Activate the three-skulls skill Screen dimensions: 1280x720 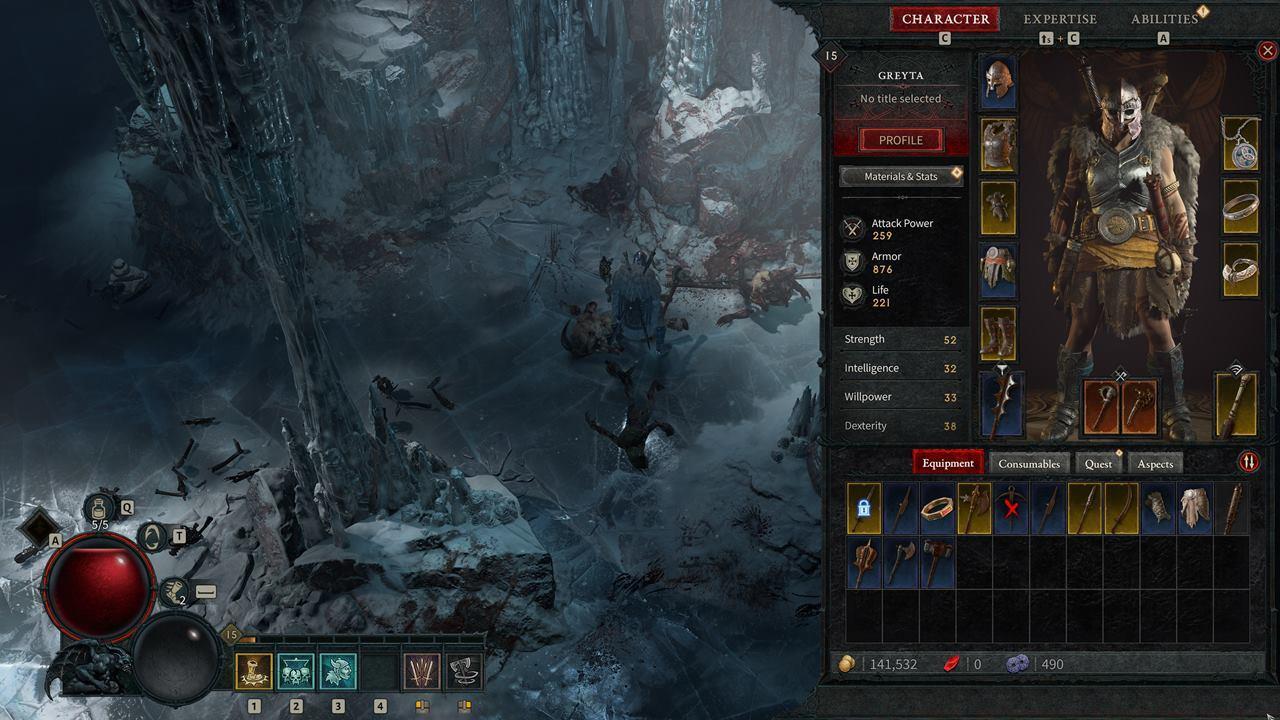[296, 671]
